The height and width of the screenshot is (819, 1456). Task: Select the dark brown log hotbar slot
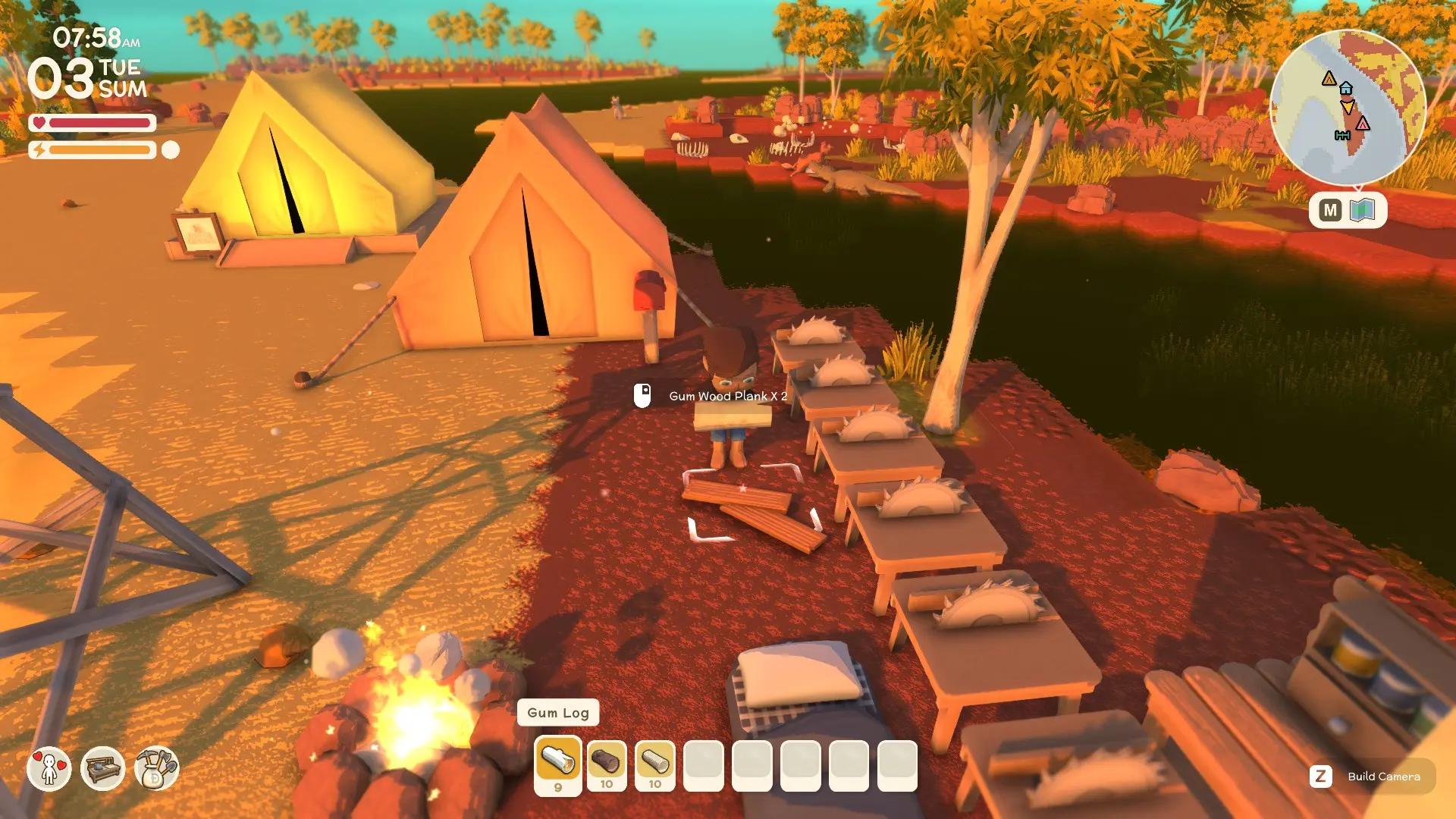(606, 762)
